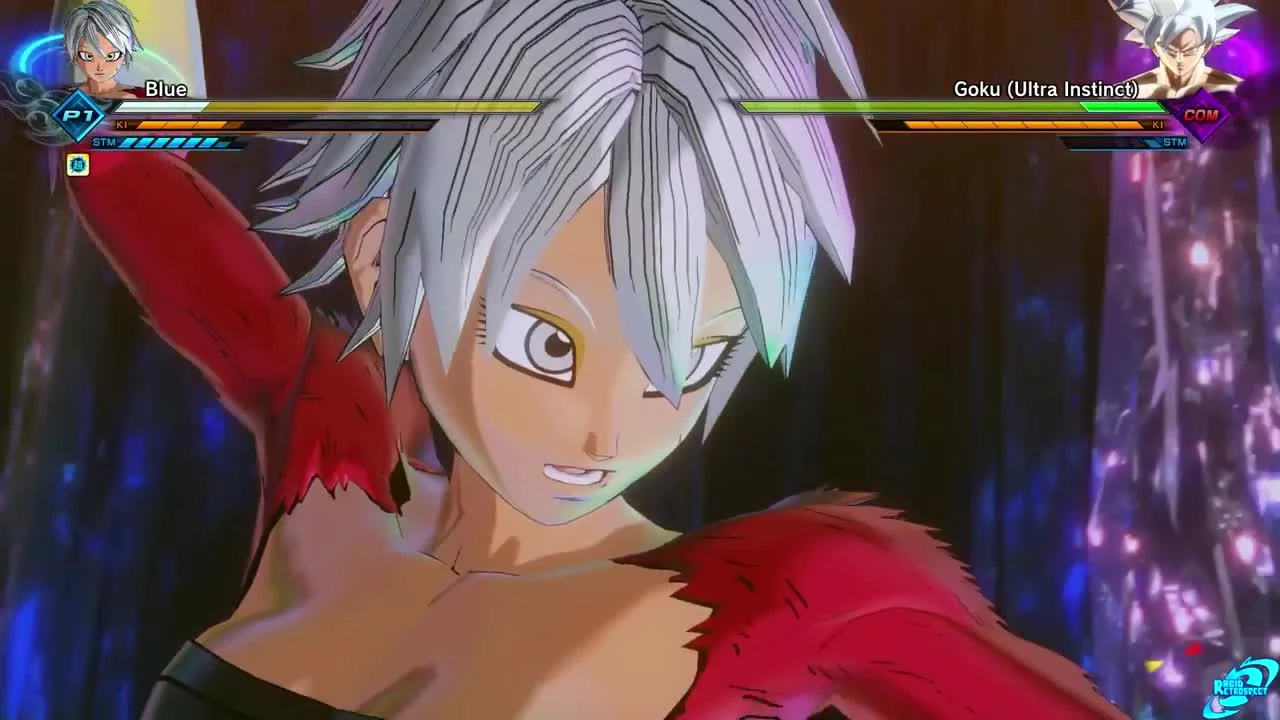Click the STM label for player one

pyautogui.click(x=104, y=142)
